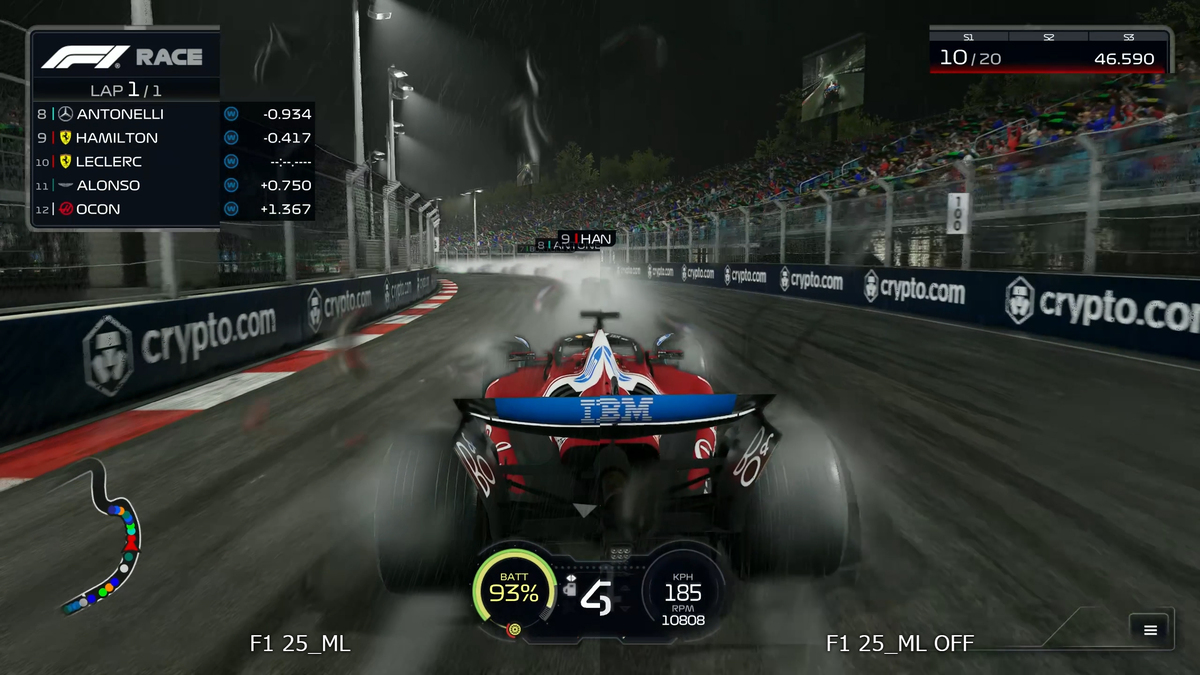Choose Leclerc's row in the leaderboard
This screenshot has height=675, width=1200.
173,162
